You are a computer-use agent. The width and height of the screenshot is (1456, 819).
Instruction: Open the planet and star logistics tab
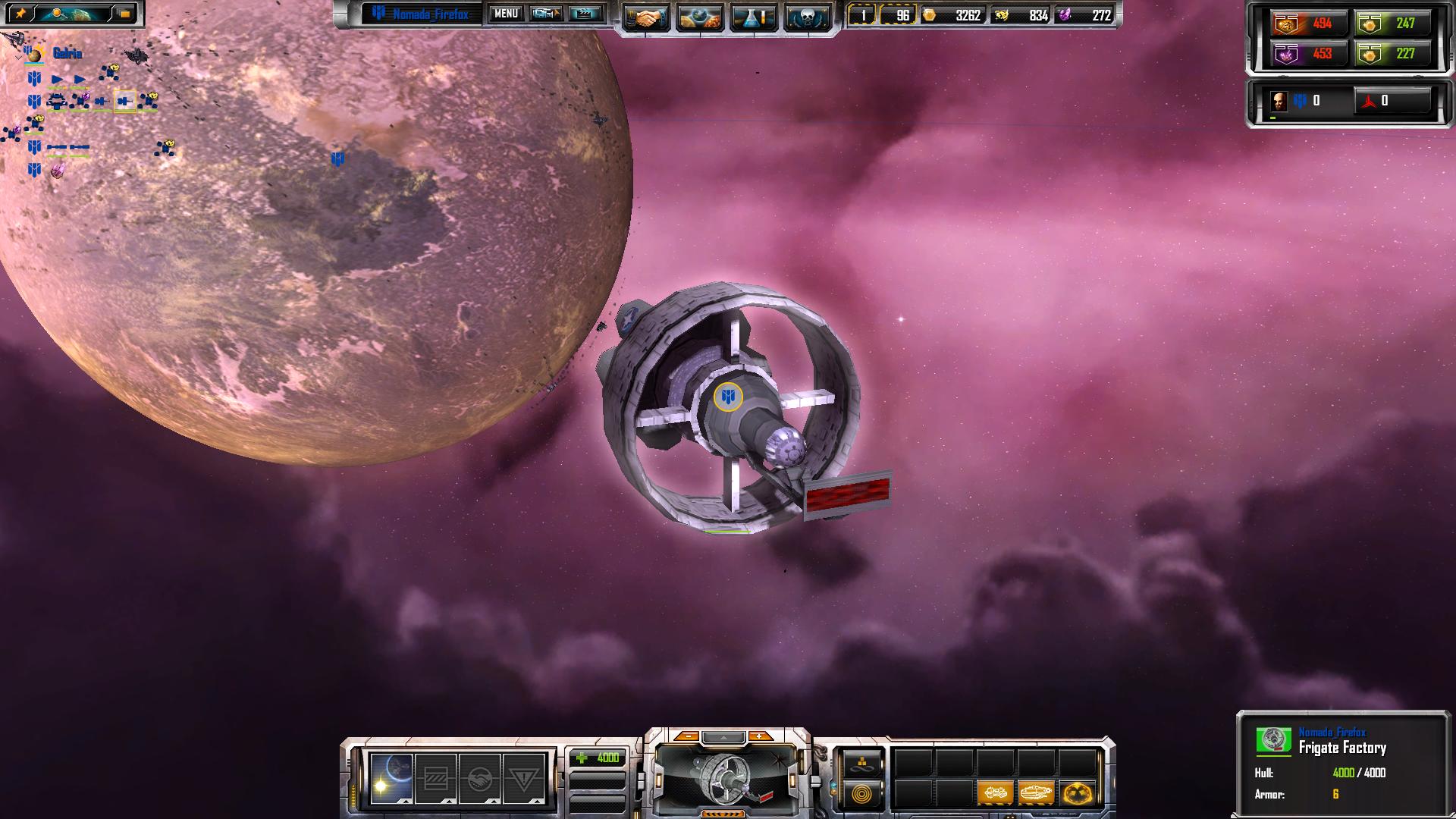click(x=391, y=778)
